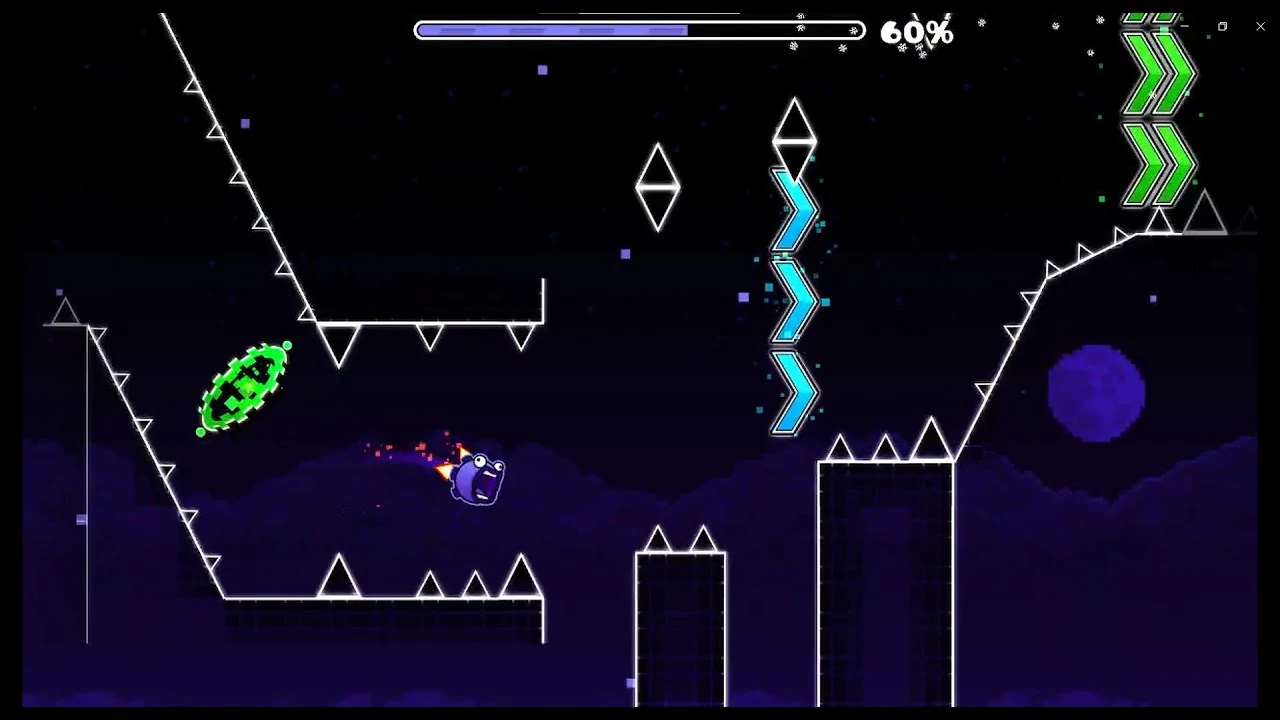Restore down the game window
The height and width of the screenshot is (720, 1280).
(1221, 26)
